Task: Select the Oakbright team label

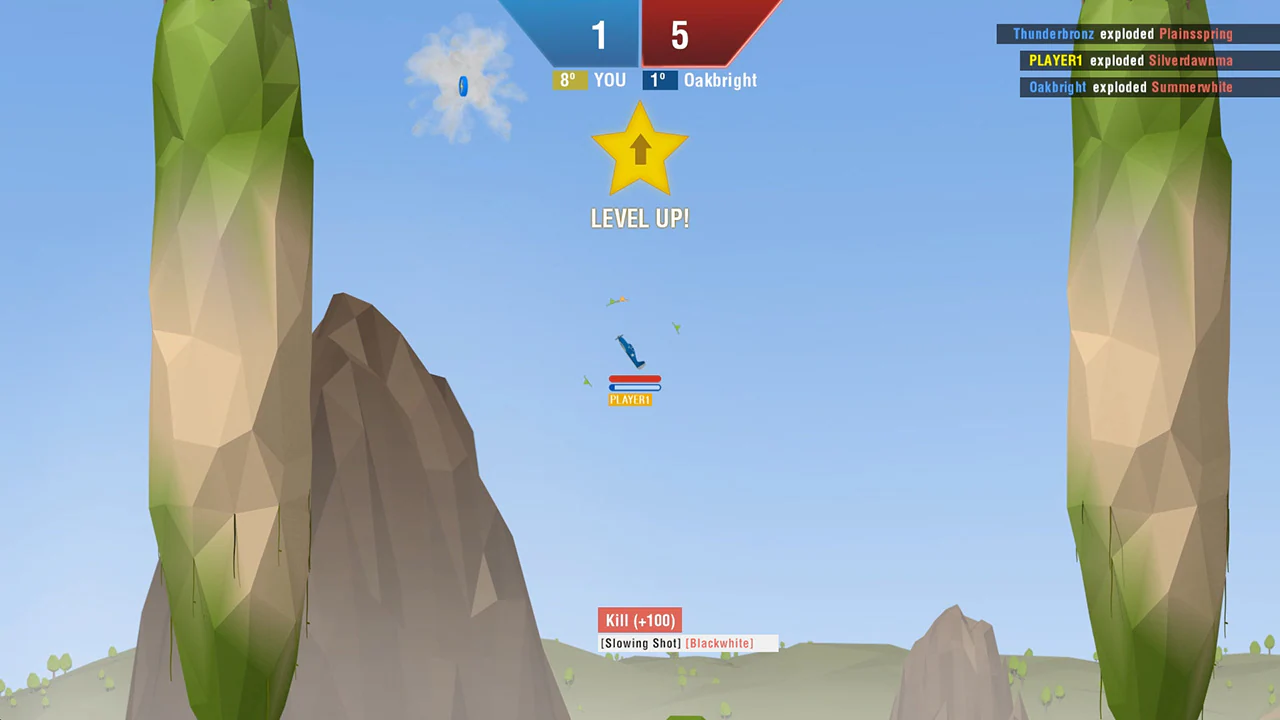Action: [x=720, y=80]
